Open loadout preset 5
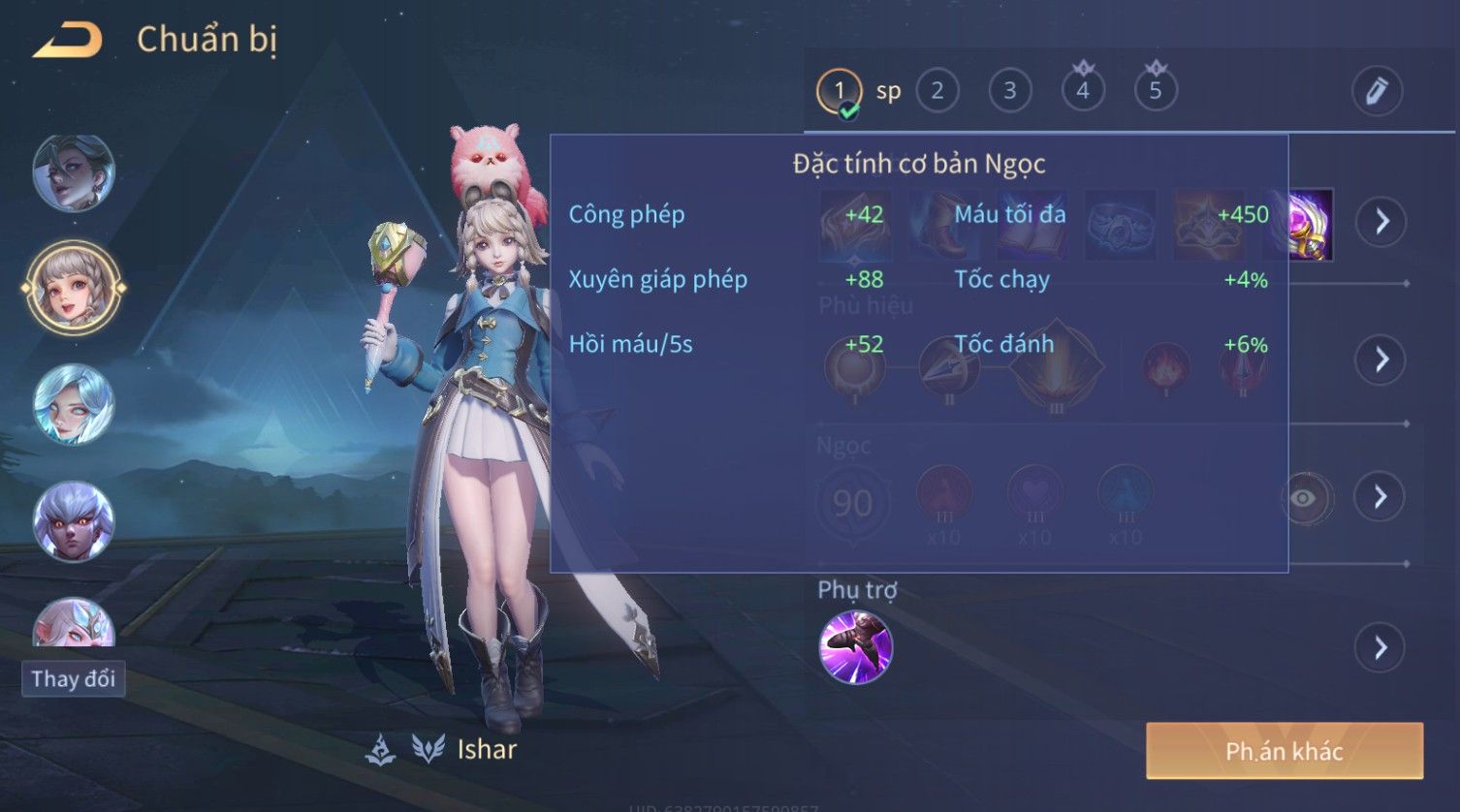This screenshot has height=812, width=1460. (1155, 91)
